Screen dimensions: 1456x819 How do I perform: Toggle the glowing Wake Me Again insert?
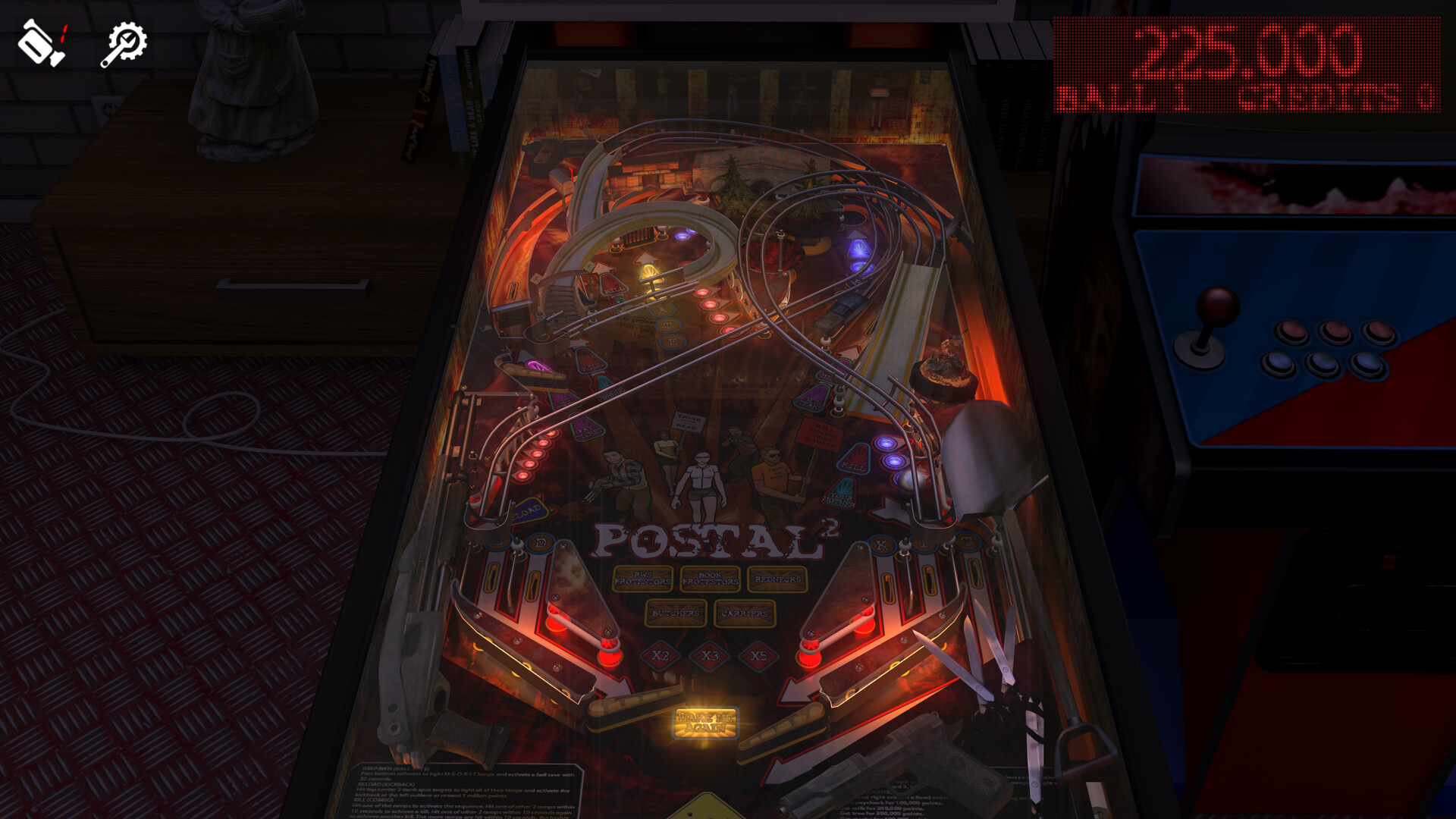tap(705, 722)
